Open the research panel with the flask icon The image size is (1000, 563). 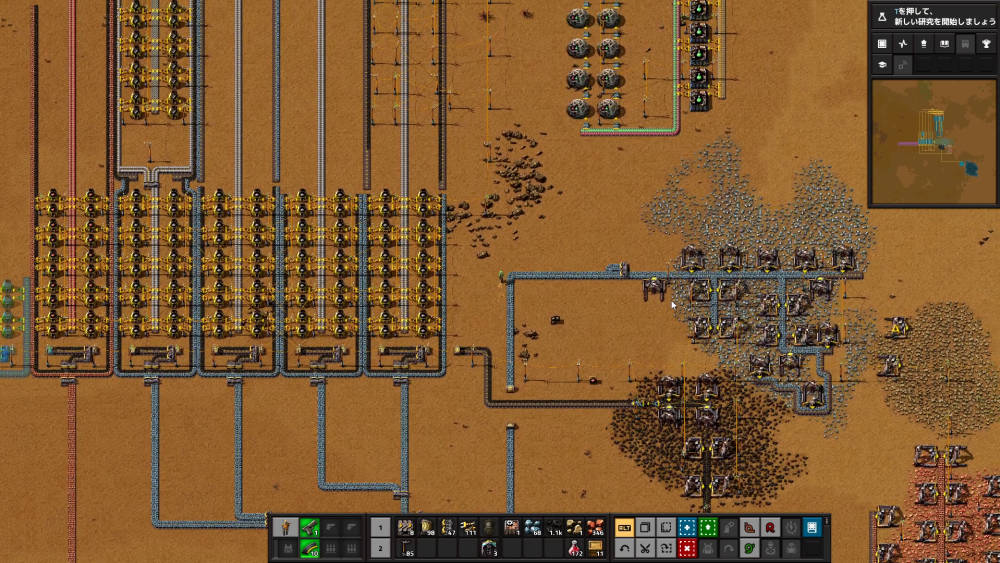click(x=883, y=15)
